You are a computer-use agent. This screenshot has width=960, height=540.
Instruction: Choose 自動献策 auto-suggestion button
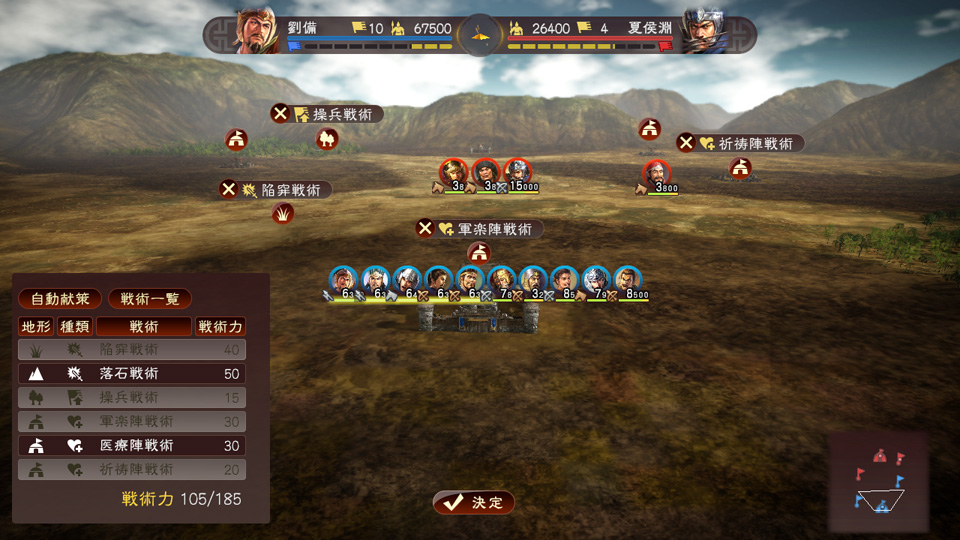pos(60,299)
